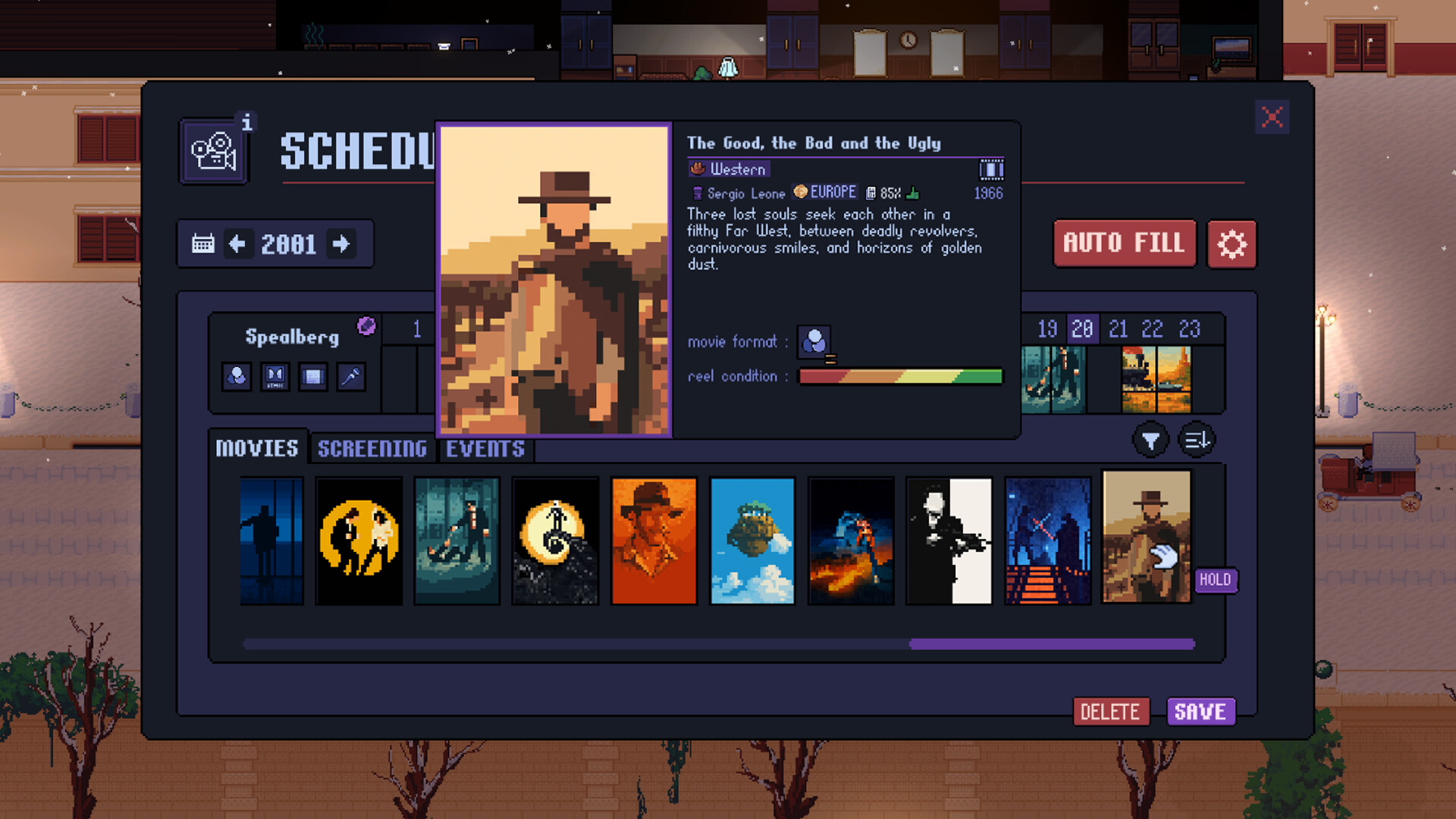The width and height of the screenshot is (1456, 819).
Task: Select the Indiana Jones orange poster
Action: point(654,541)
